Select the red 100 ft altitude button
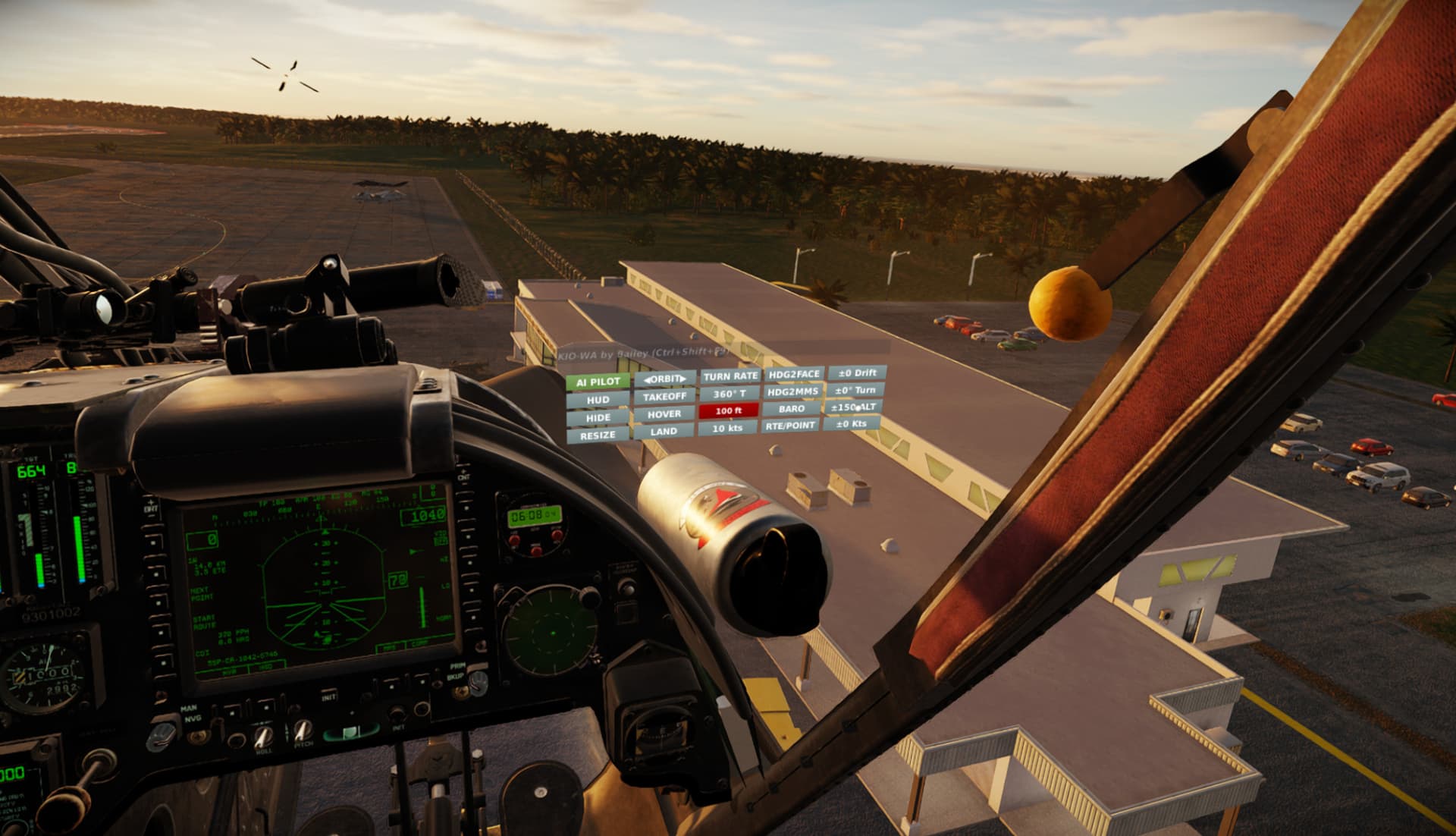Image resolution: width=1456 pixels, height=836 pixels. 728,410
